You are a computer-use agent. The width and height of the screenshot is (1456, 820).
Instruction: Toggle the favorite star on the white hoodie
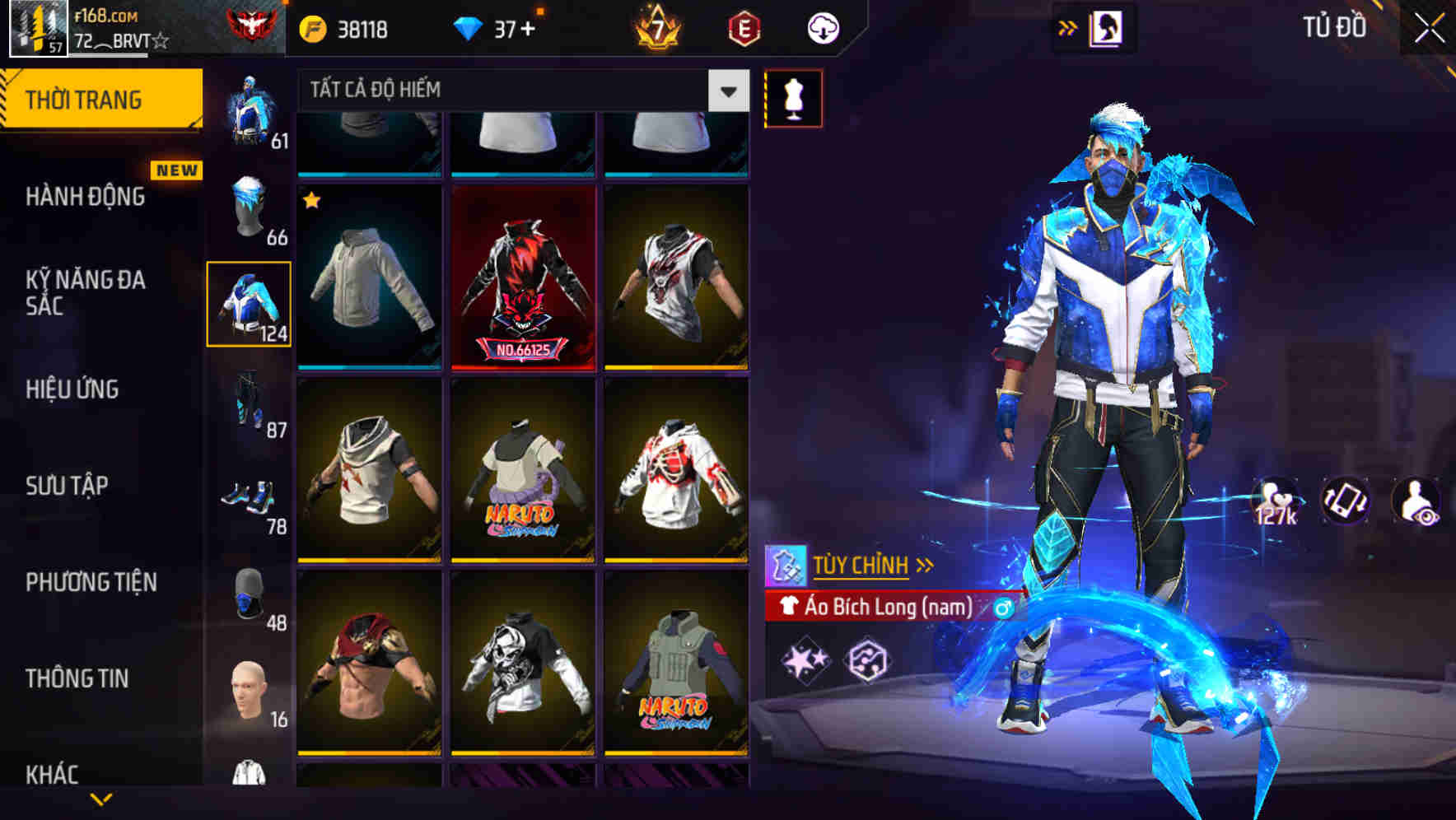tap(311, 199)
